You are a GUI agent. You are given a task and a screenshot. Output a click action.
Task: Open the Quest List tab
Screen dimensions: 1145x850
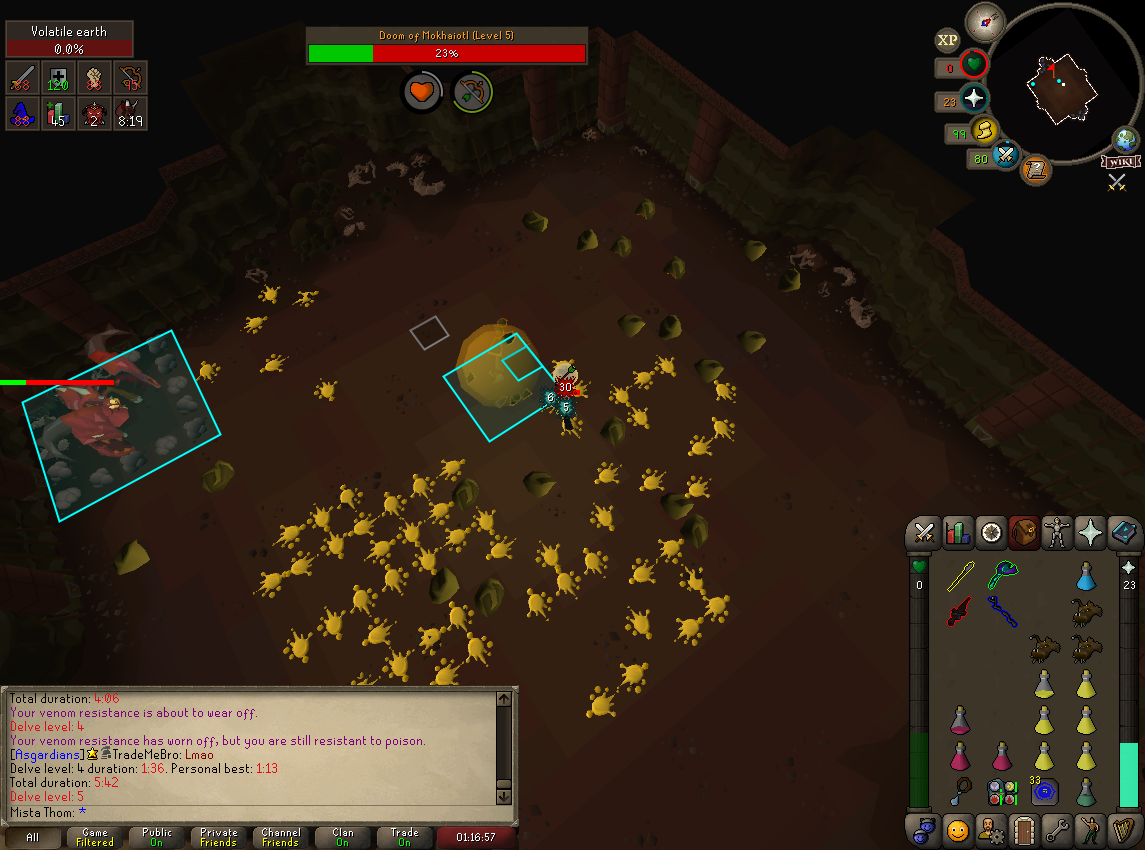click(x=991, y=533)
